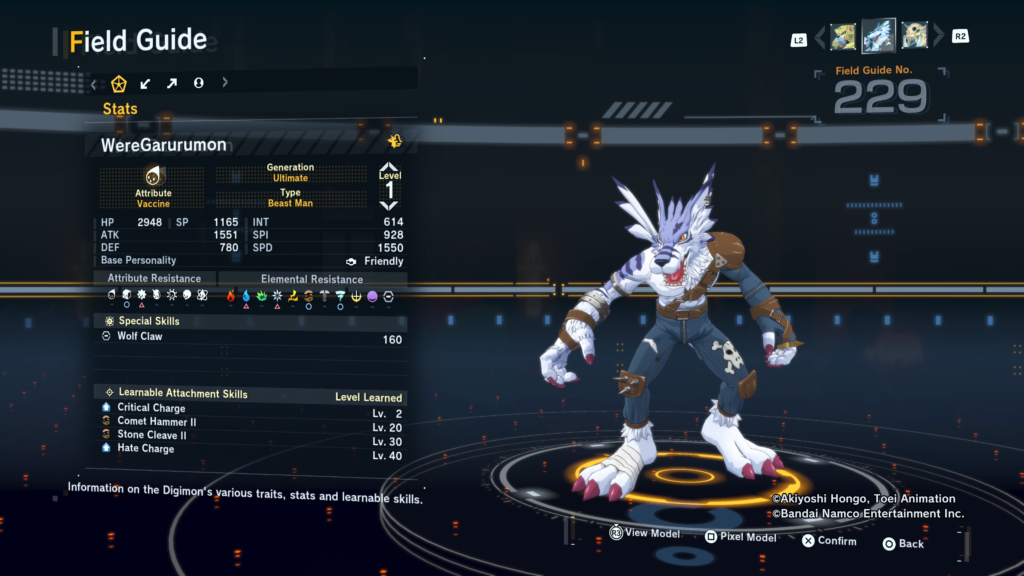
Task: Raise the level with the up arrow
Action: pos(389,169)
